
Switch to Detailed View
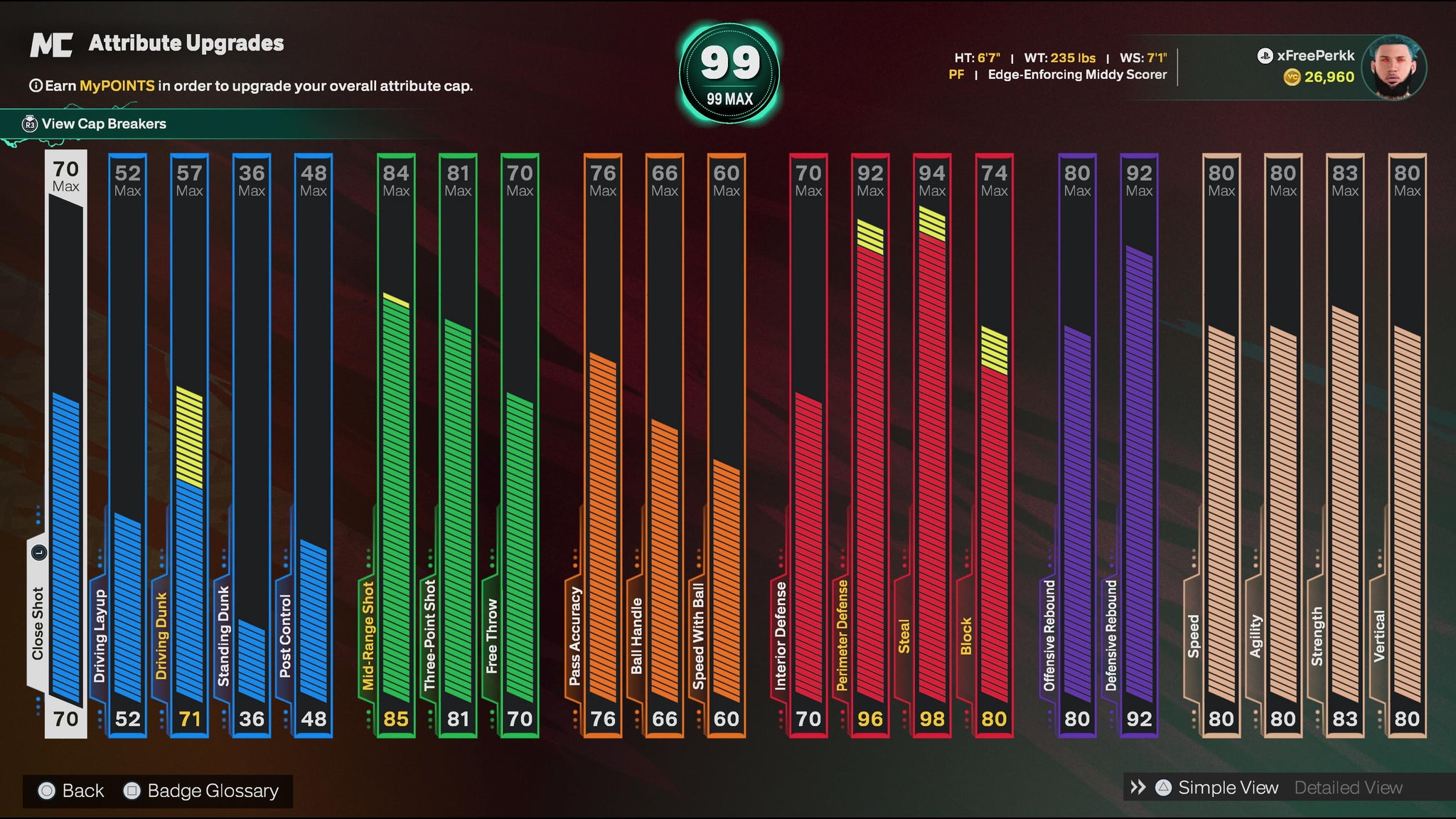click(1348, 788)
